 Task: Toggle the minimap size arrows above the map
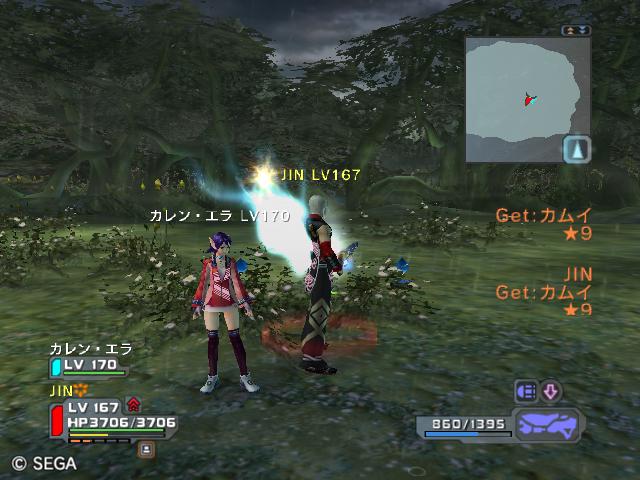pos(576,30)
